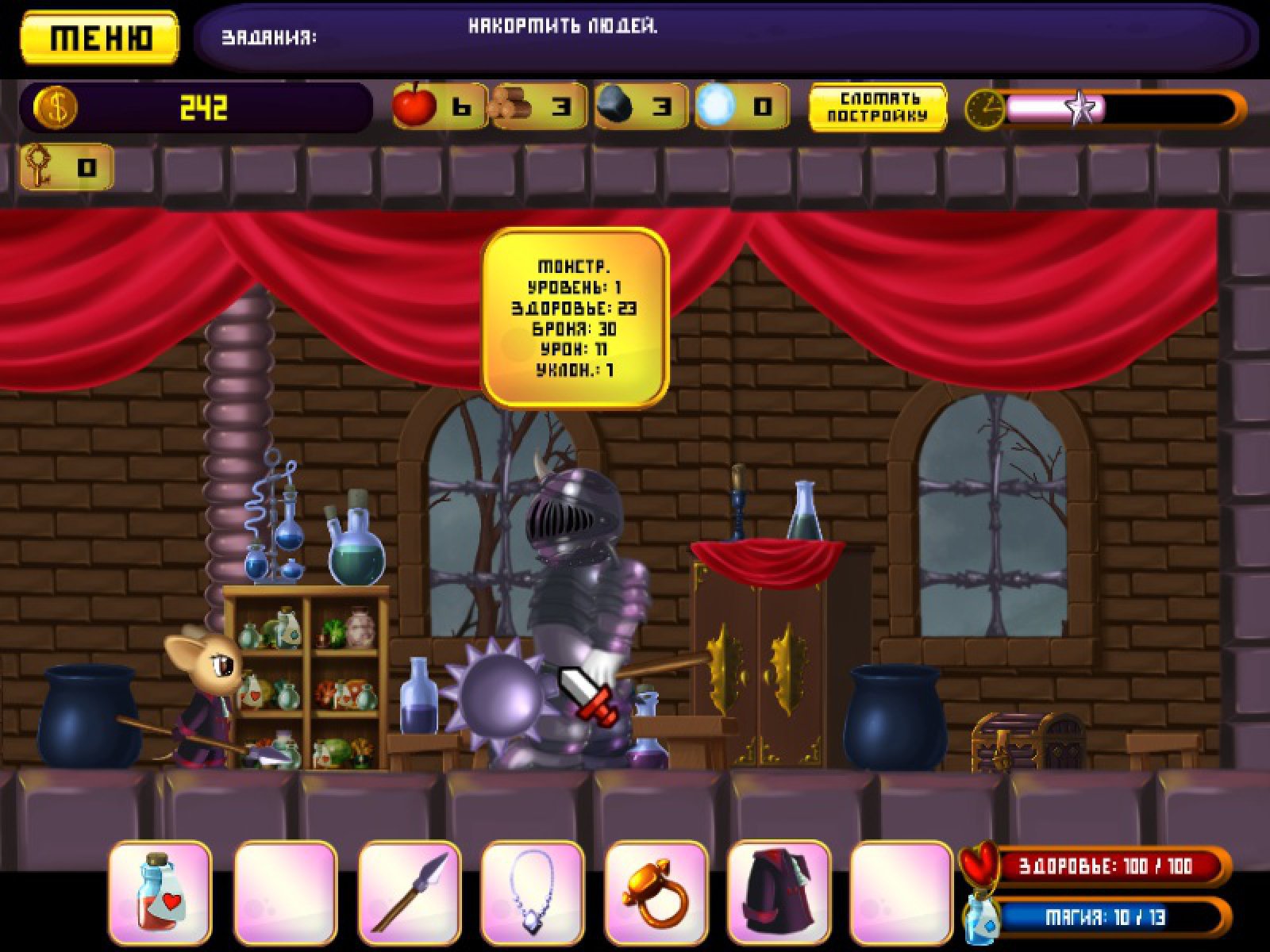
Task: Select the silver necklace slot
Action: 533,896
